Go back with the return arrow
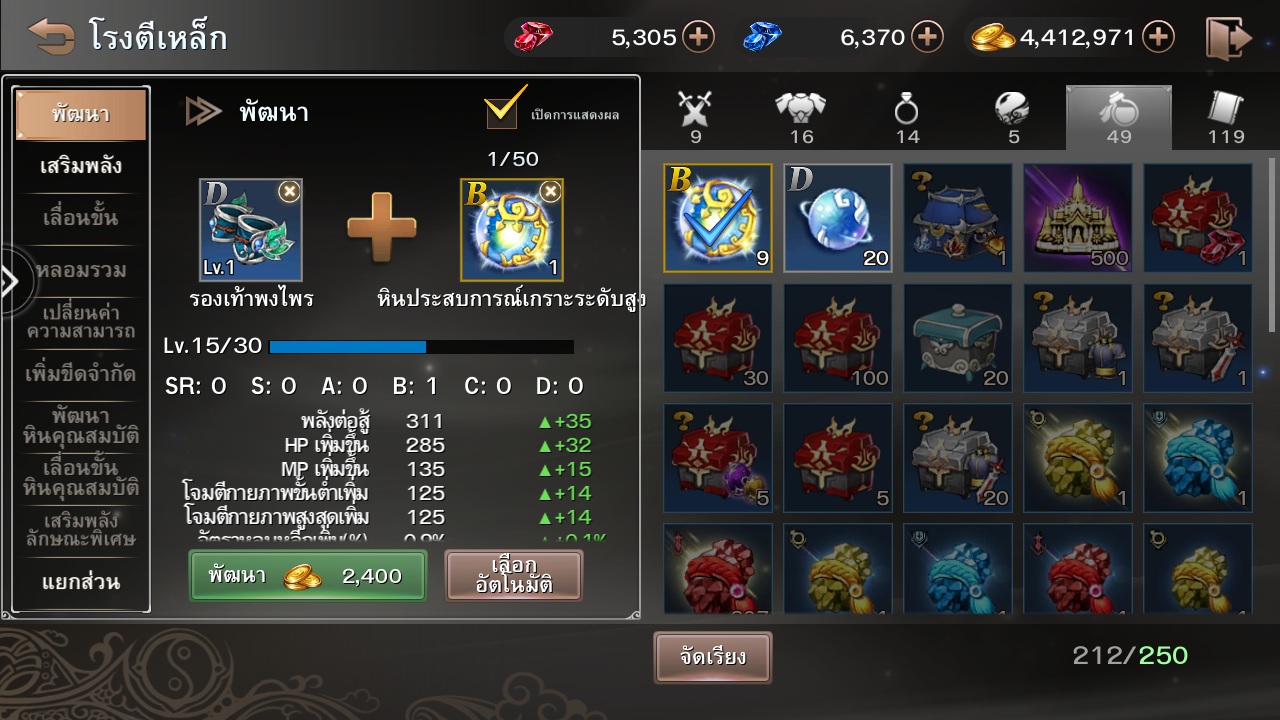 coord(51,37)
